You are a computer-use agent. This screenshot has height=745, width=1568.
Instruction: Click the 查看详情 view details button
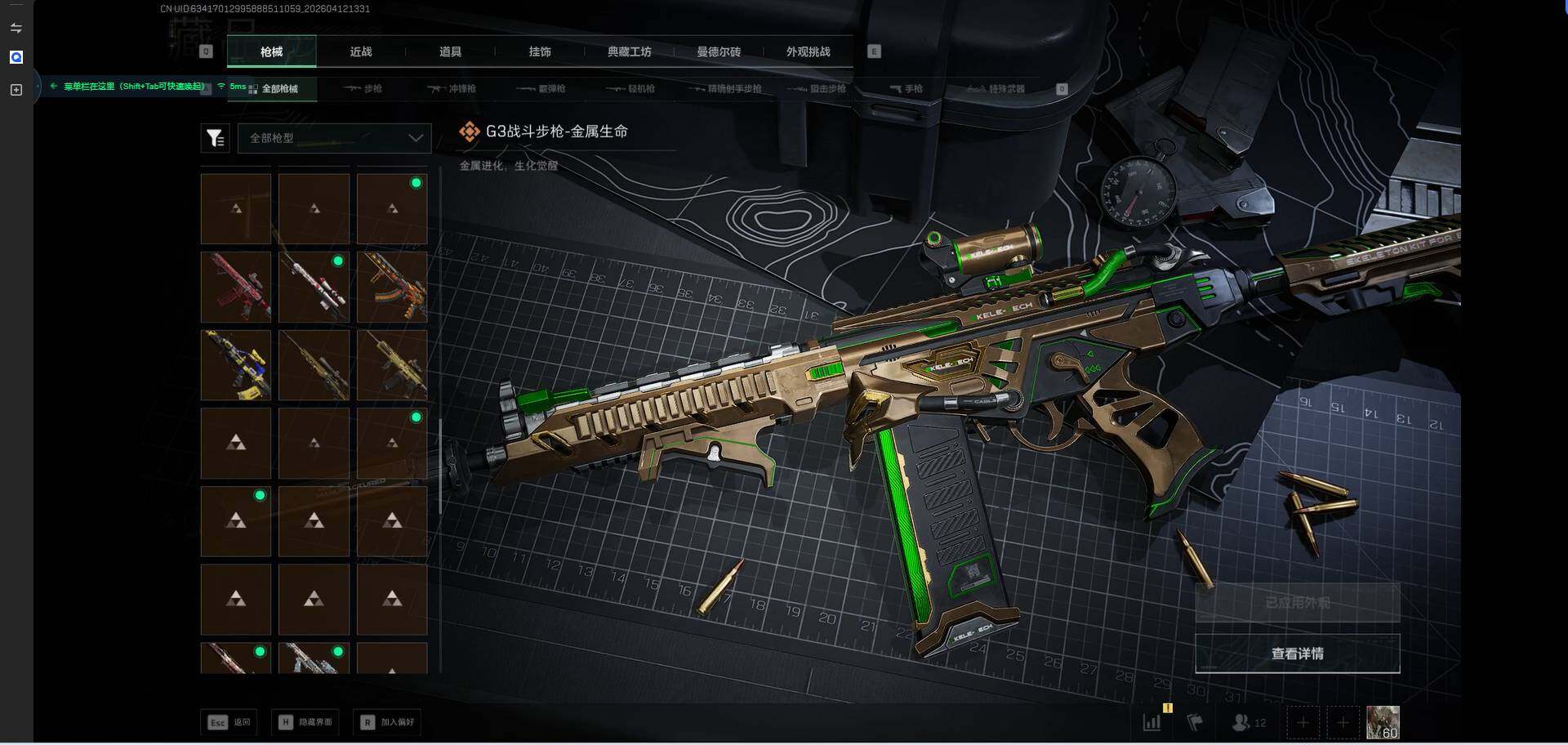point(1297,654)
